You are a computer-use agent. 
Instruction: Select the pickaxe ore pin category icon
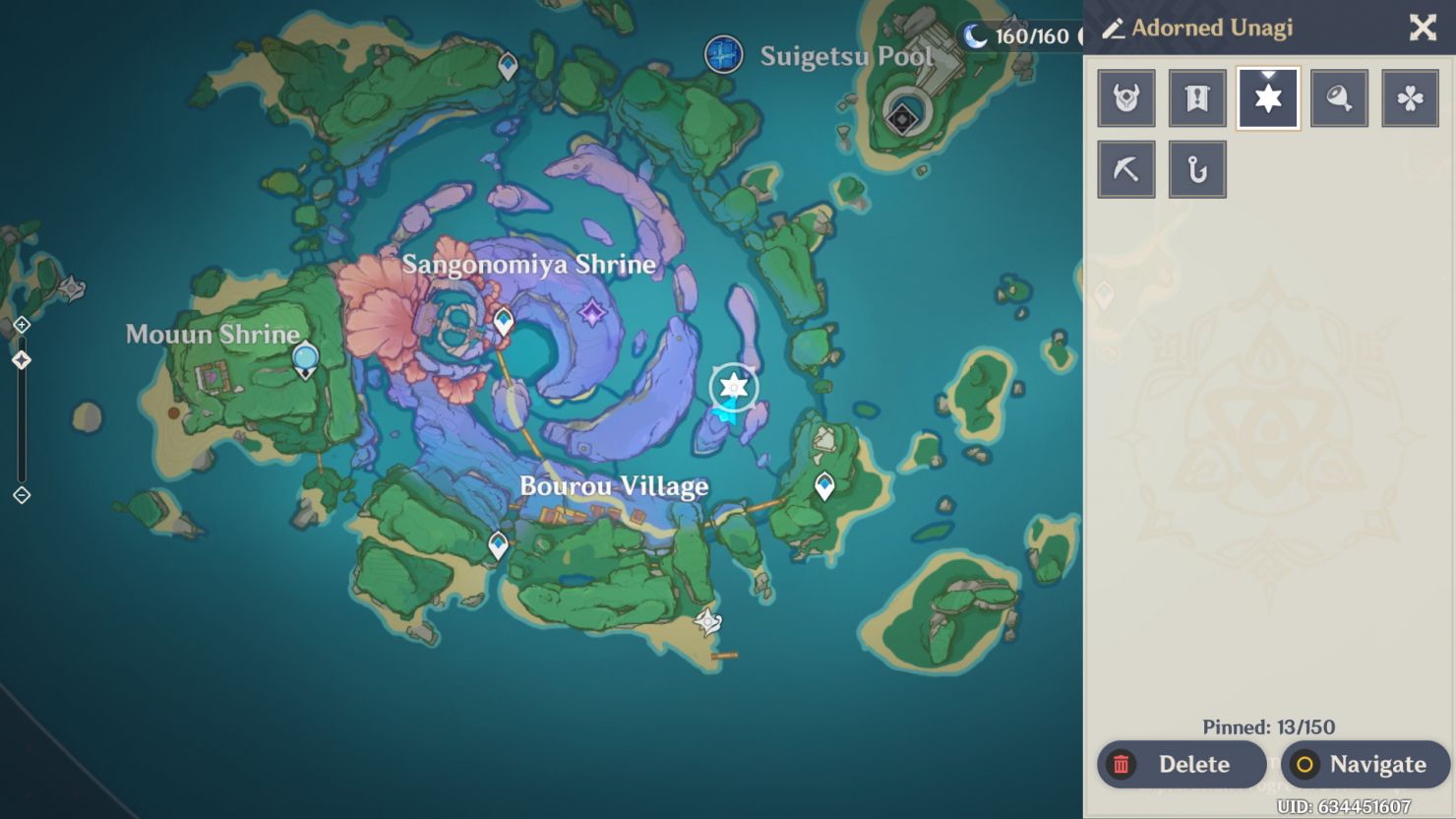point(1125,168)
